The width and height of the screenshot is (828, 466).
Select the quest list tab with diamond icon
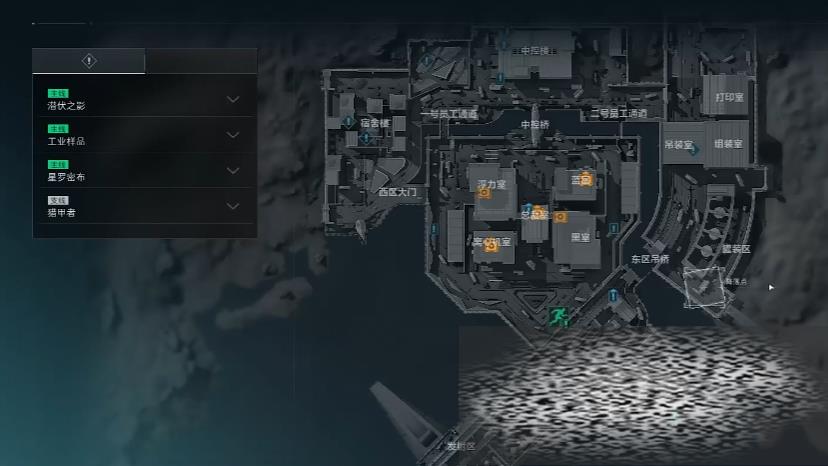coord(89,61)
